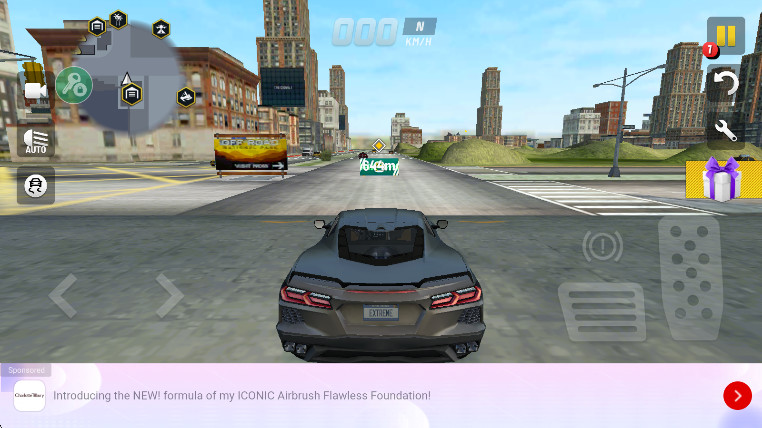This screenshot has width=762, height=428.
Task: Engage the circular handbrake button
Action: click(x=602, y=245)
